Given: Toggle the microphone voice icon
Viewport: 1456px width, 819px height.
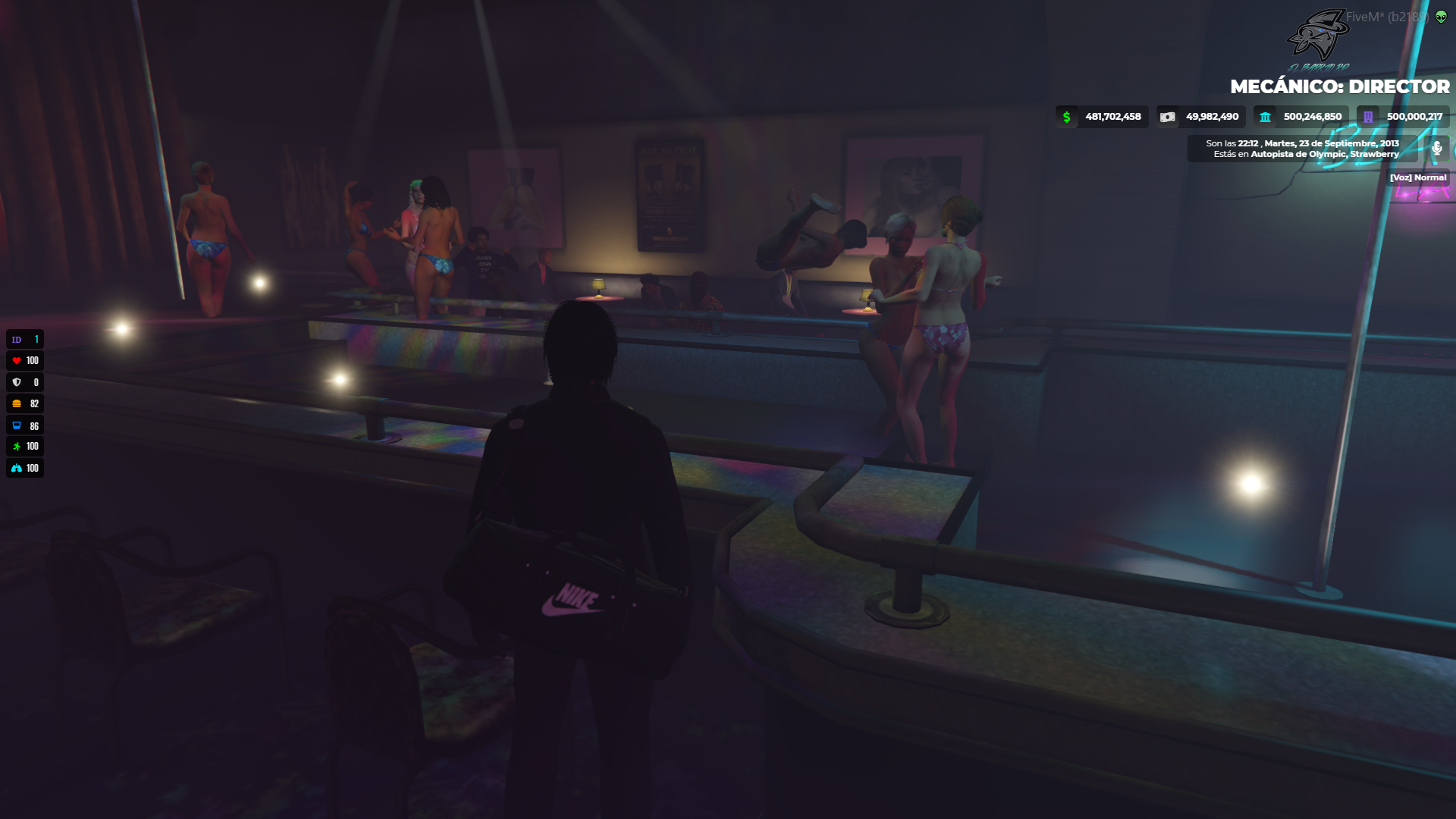Looking at the screenshot, I should click(x=1436, y=149).
